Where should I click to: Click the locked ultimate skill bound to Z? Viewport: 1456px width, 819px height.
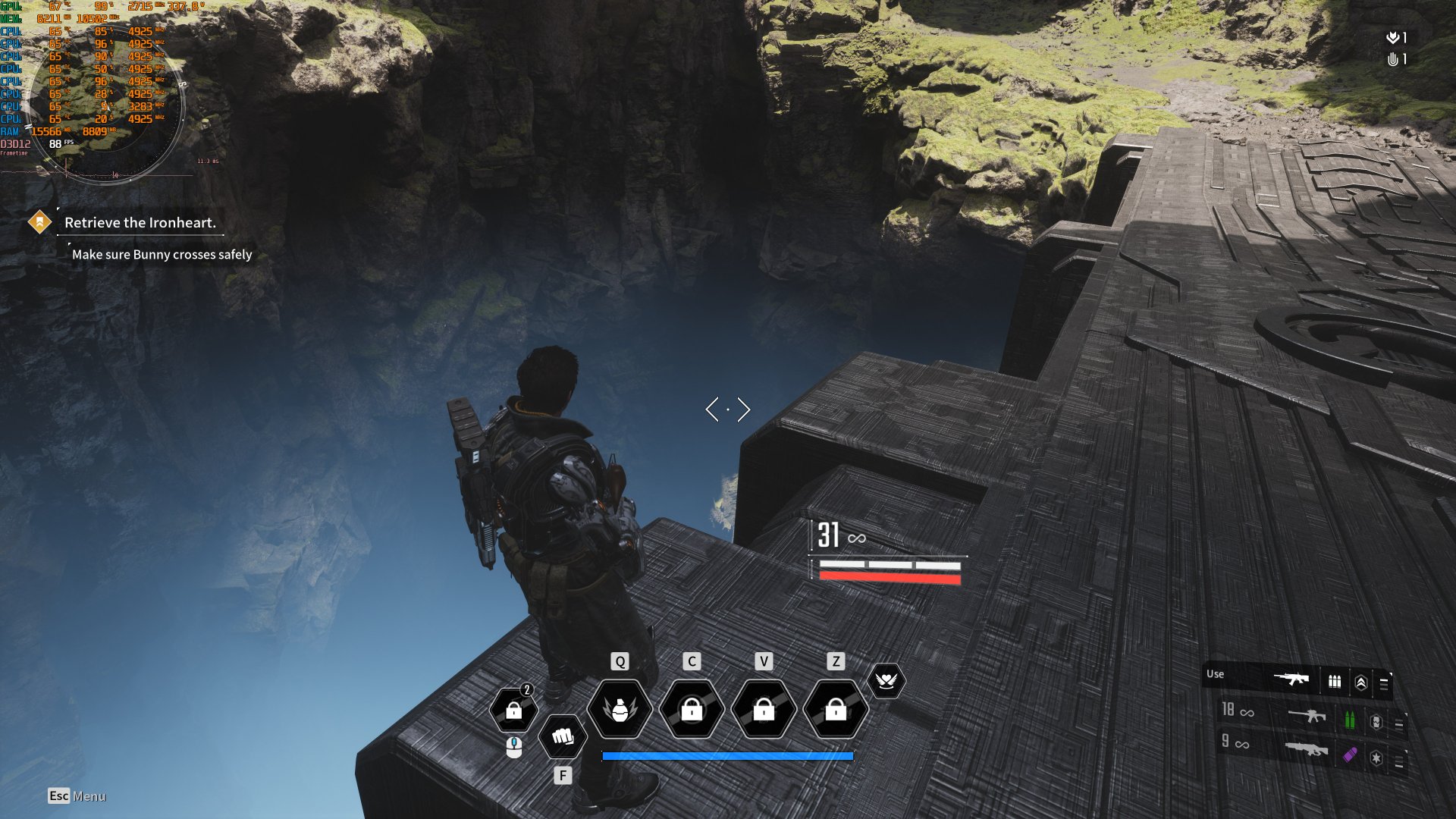pyautogui.click(x=834, y=709)
